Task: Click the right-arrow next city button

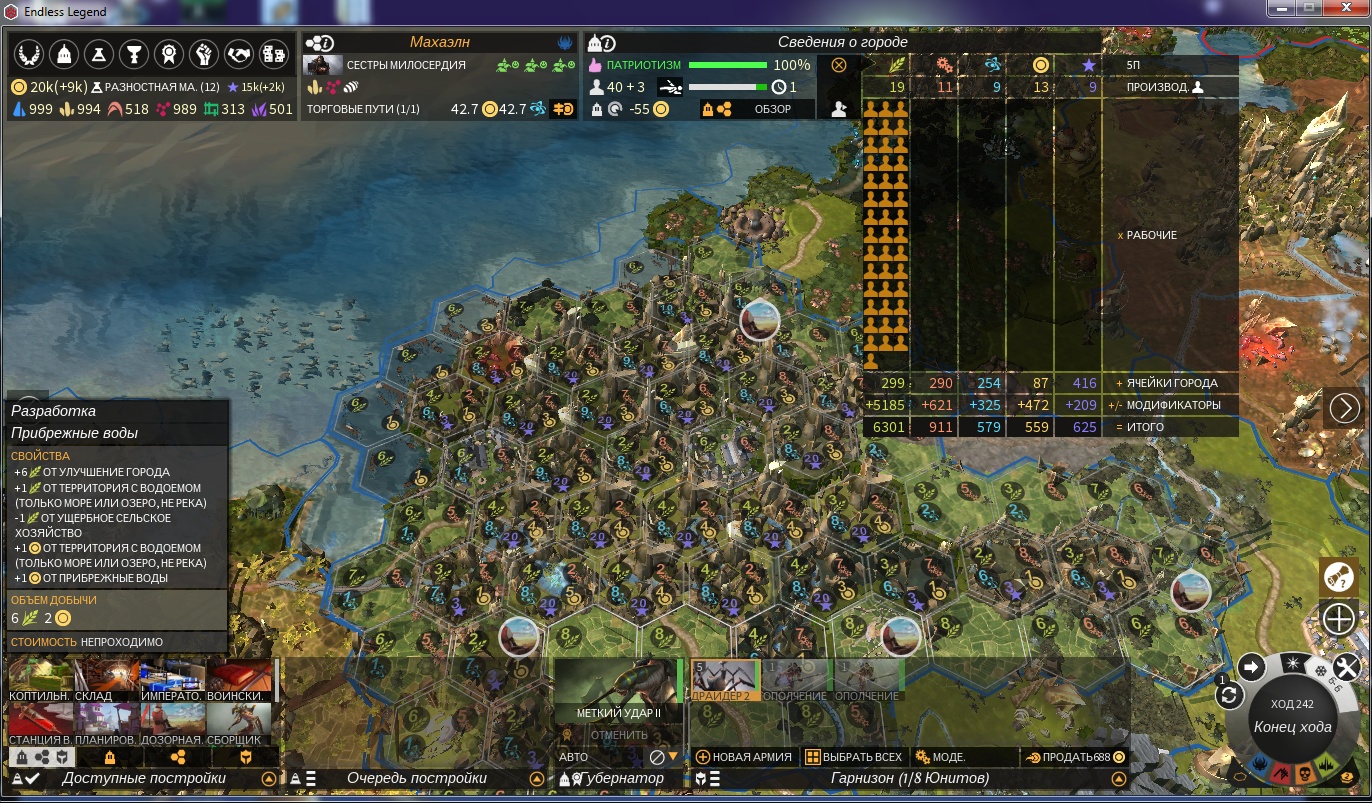Action: click(x=1345, y=408)
